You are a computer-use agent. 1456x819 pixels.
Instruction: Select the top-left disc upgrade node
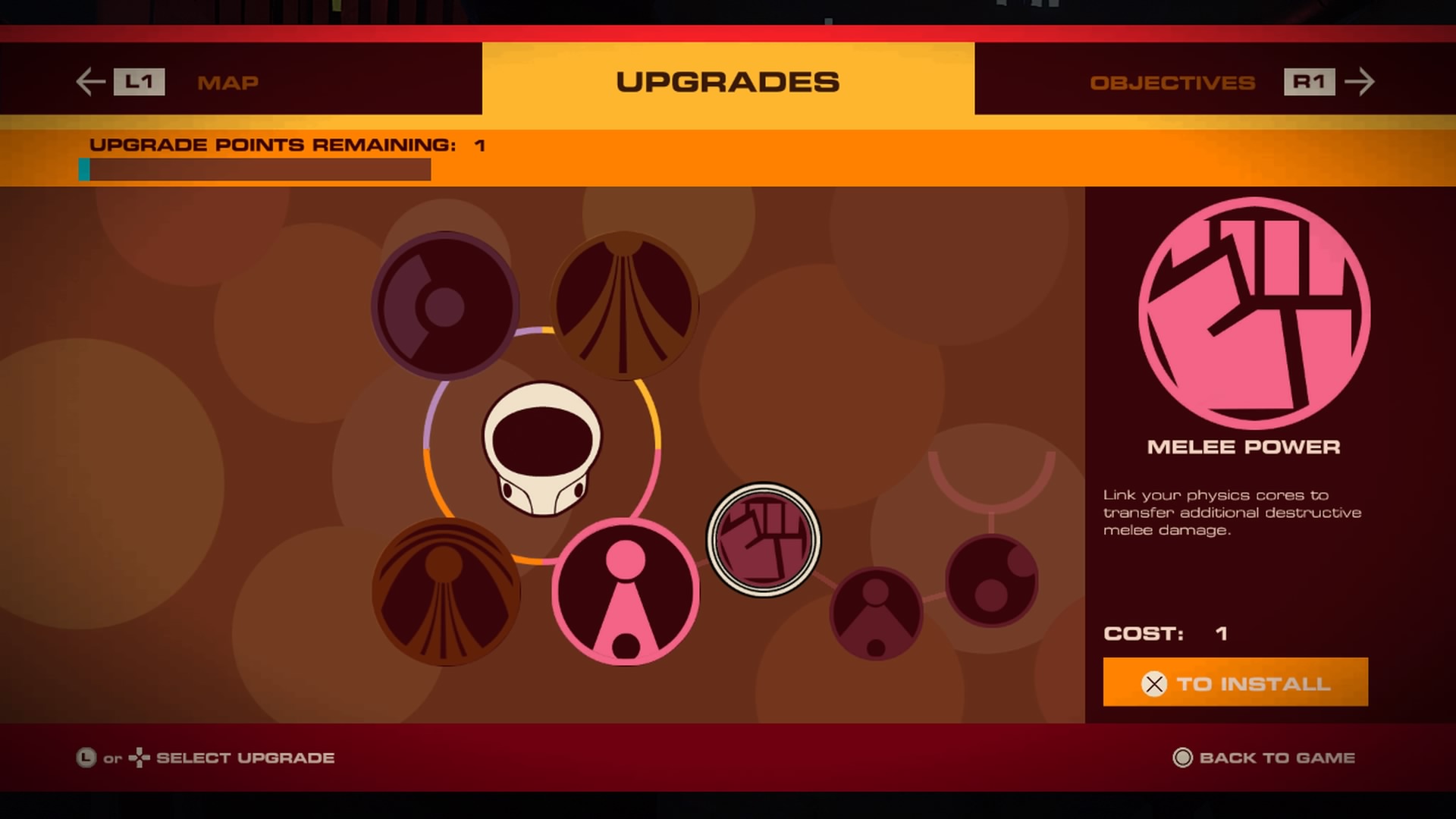444,304
